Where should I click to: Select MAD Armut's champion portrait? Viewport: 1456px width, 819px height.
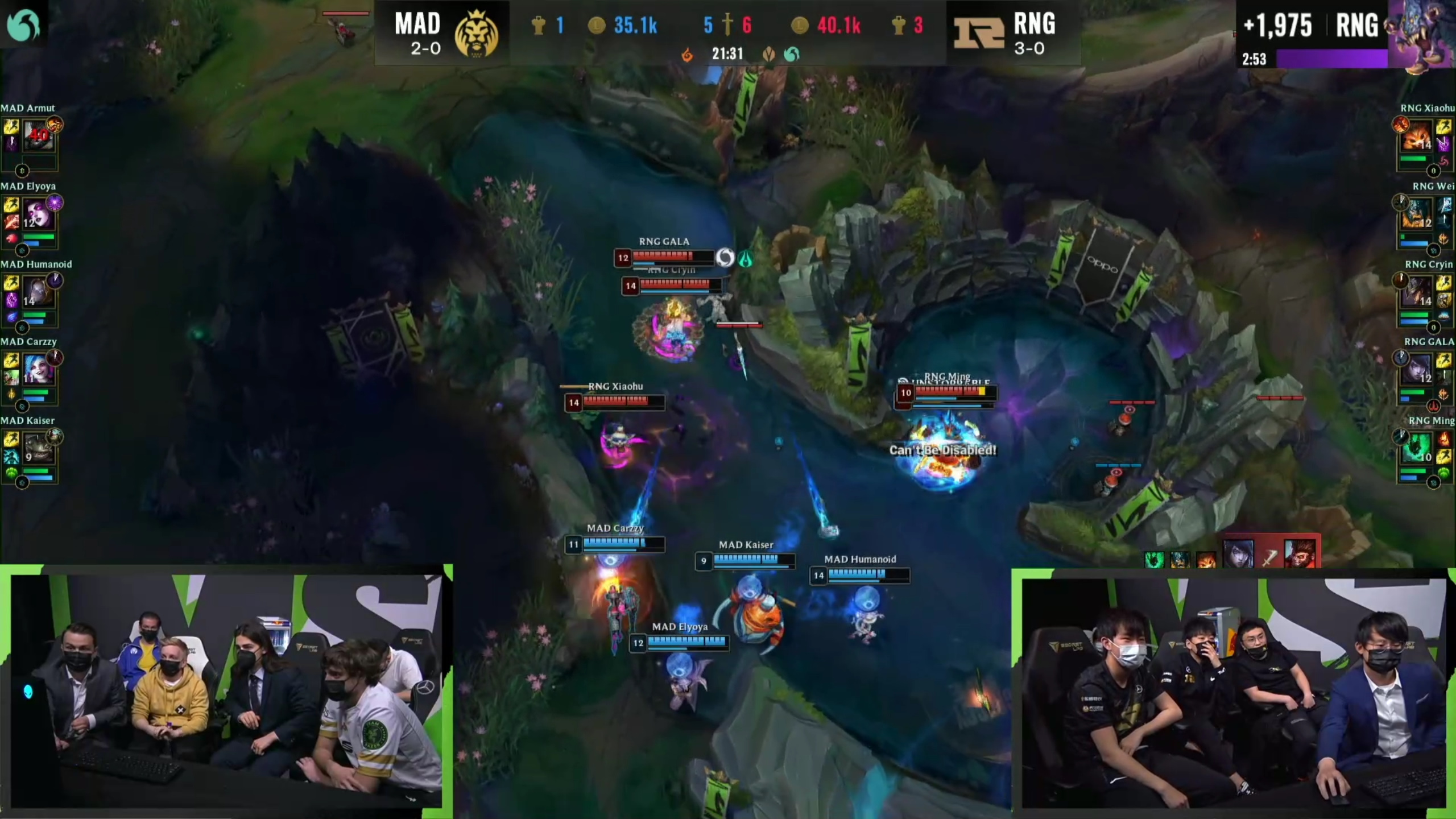tap(39, 135)
